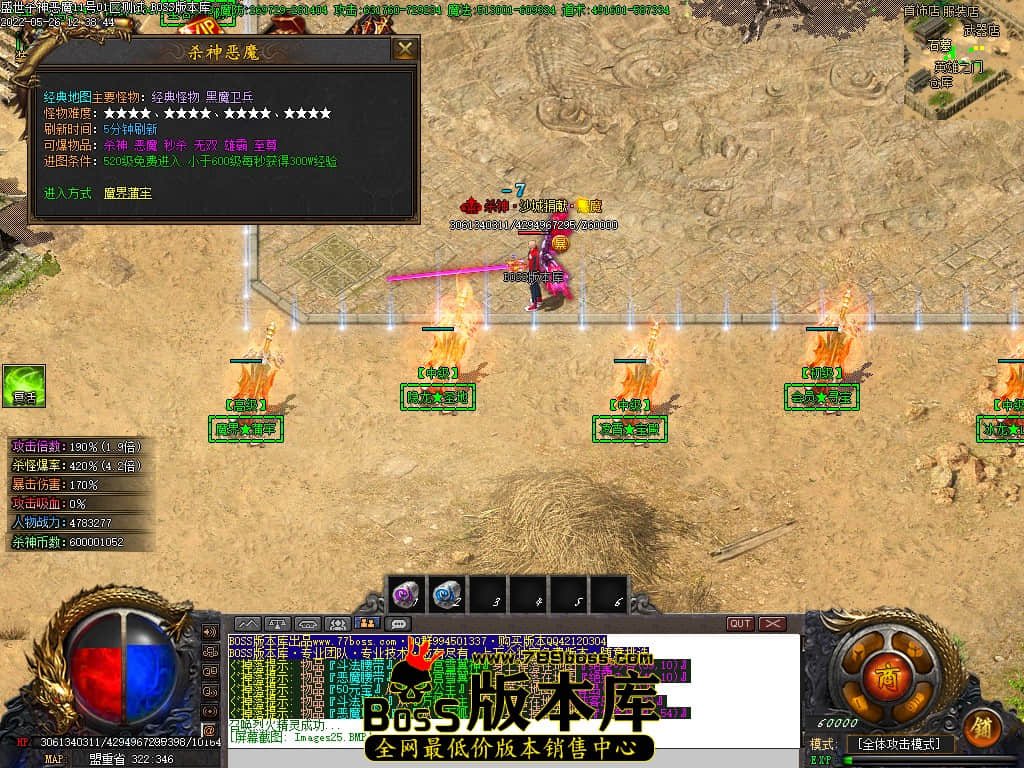
Task: Use the purple orb in hotbar slot 1
Action: [405, 596]
